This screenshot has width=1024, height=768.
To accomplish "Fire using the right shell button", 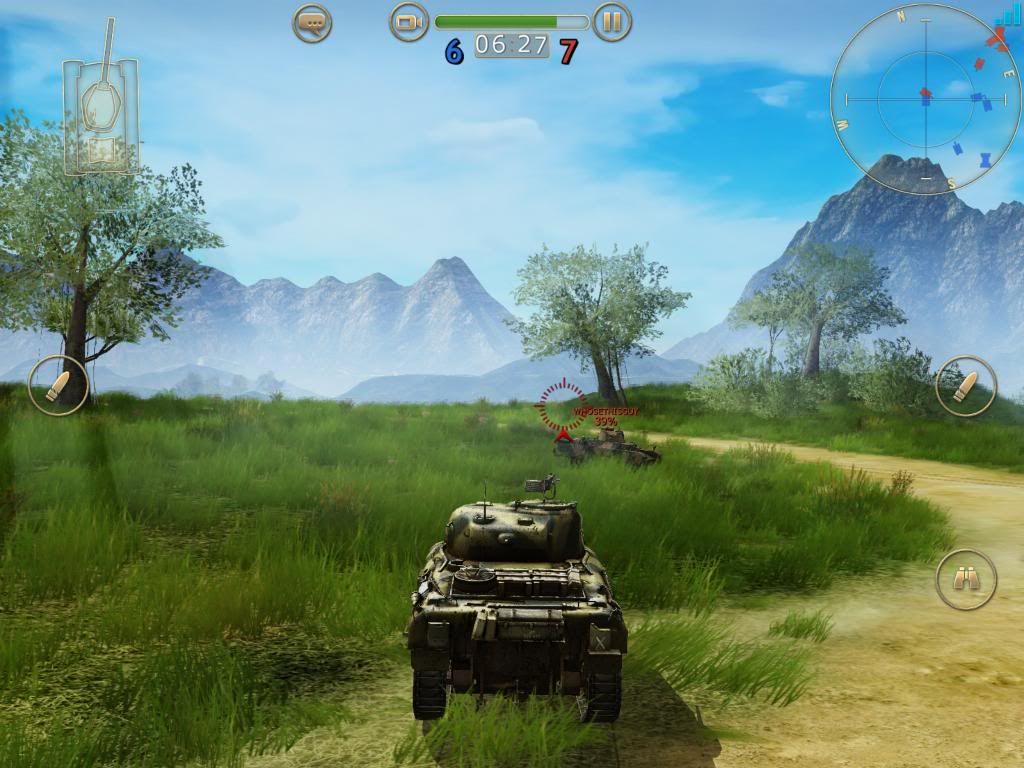I will [966, 385].
